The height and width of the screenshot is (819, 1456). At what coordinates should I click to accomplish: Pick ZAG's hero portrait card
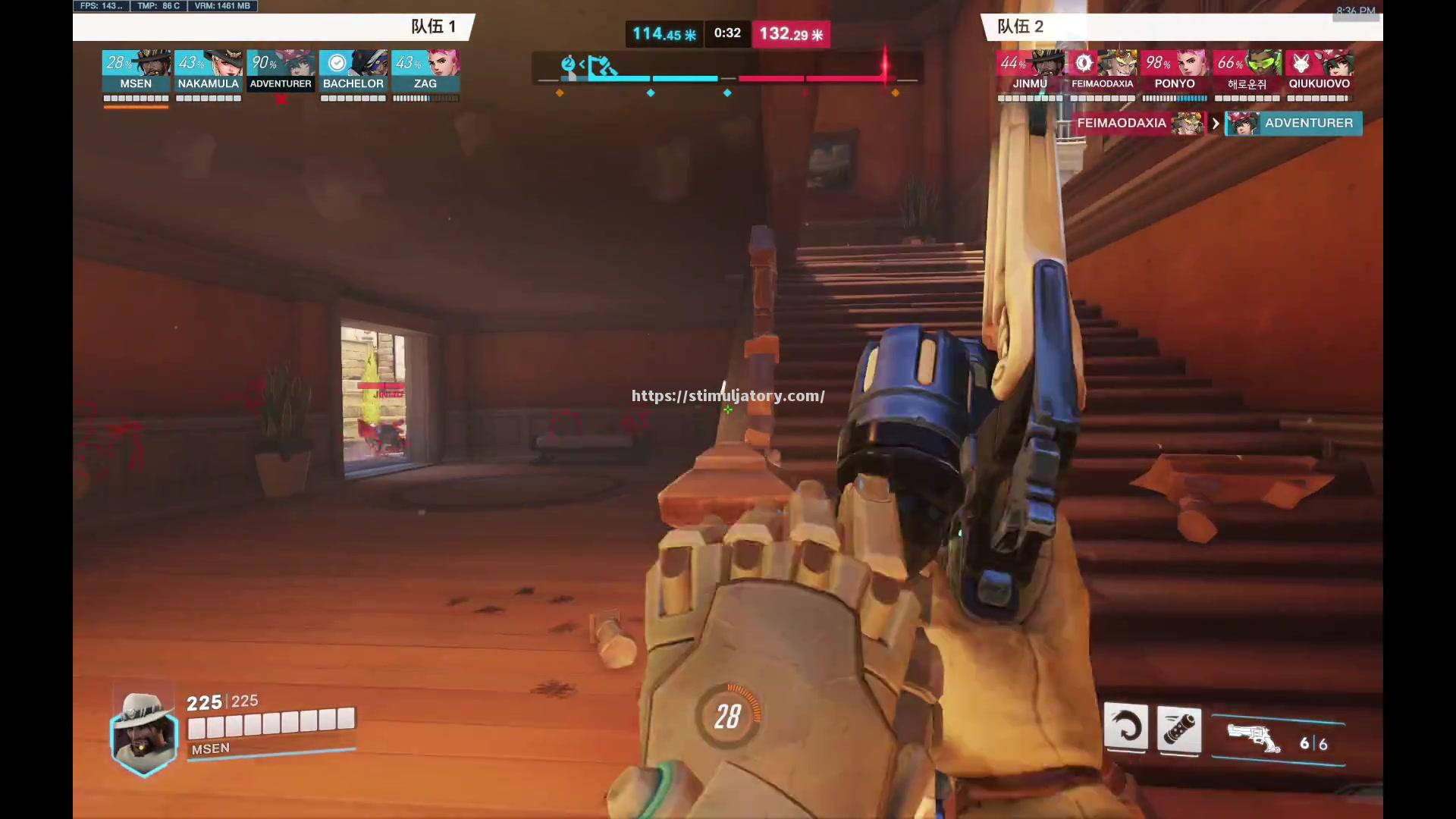tap(425, 71)
